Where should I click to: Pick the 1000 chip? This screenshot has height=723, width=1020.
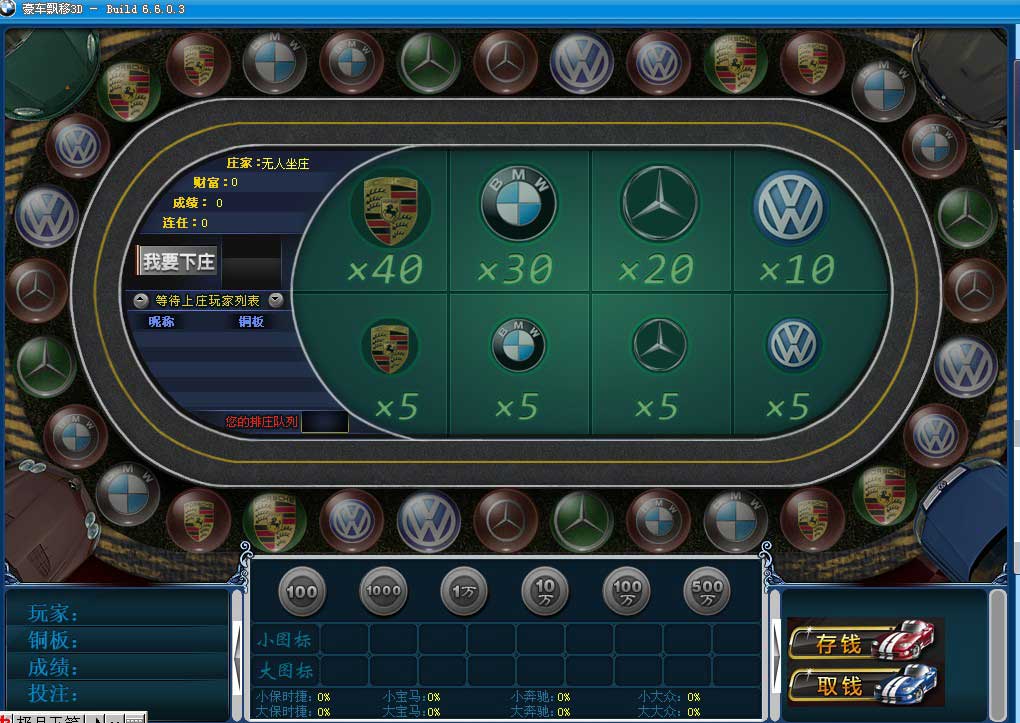point(383,591)
